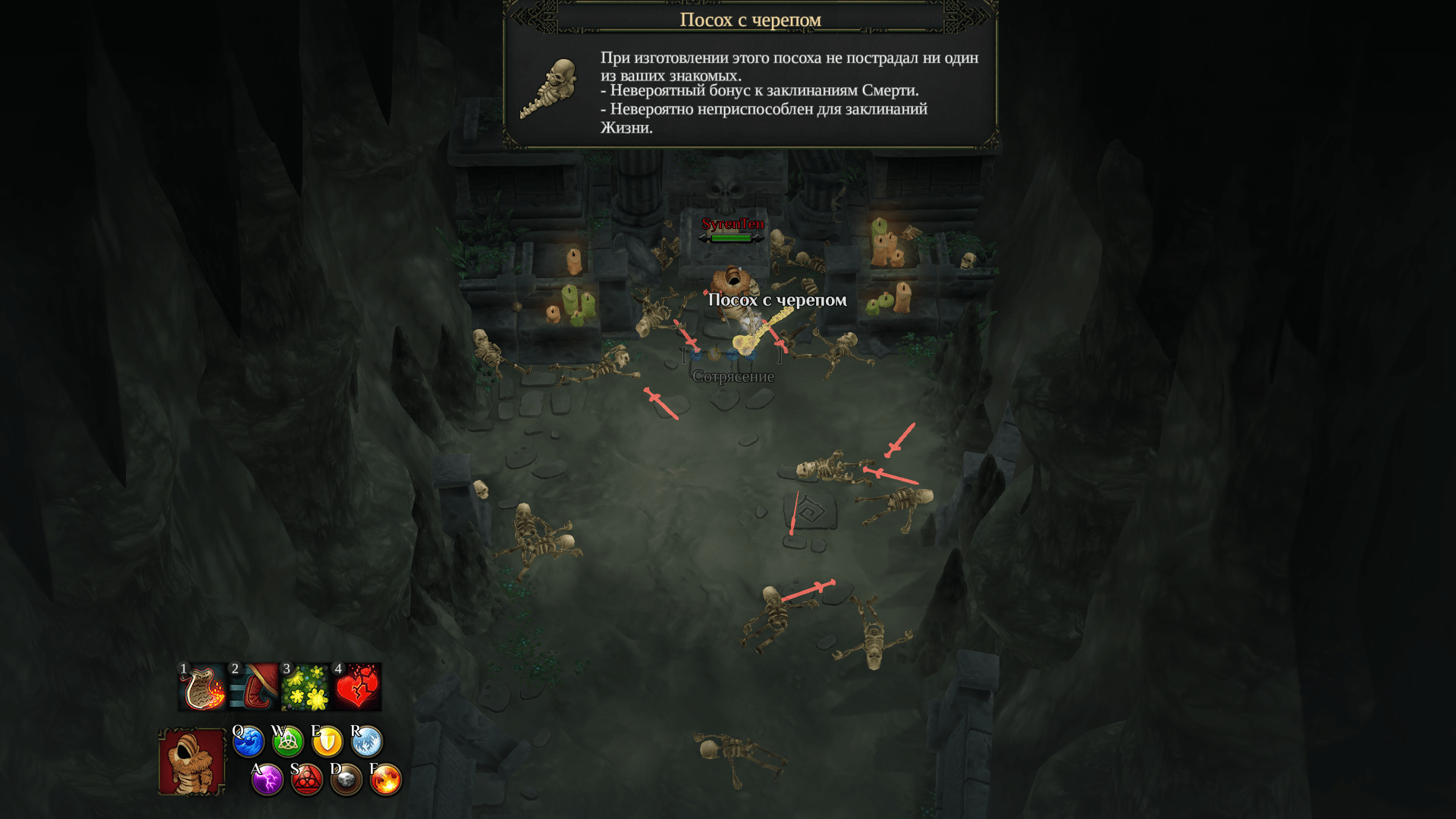This screenshot has width=1456, height=819.
Task: Queue the purple Lightning element orb
Action: 268,780
